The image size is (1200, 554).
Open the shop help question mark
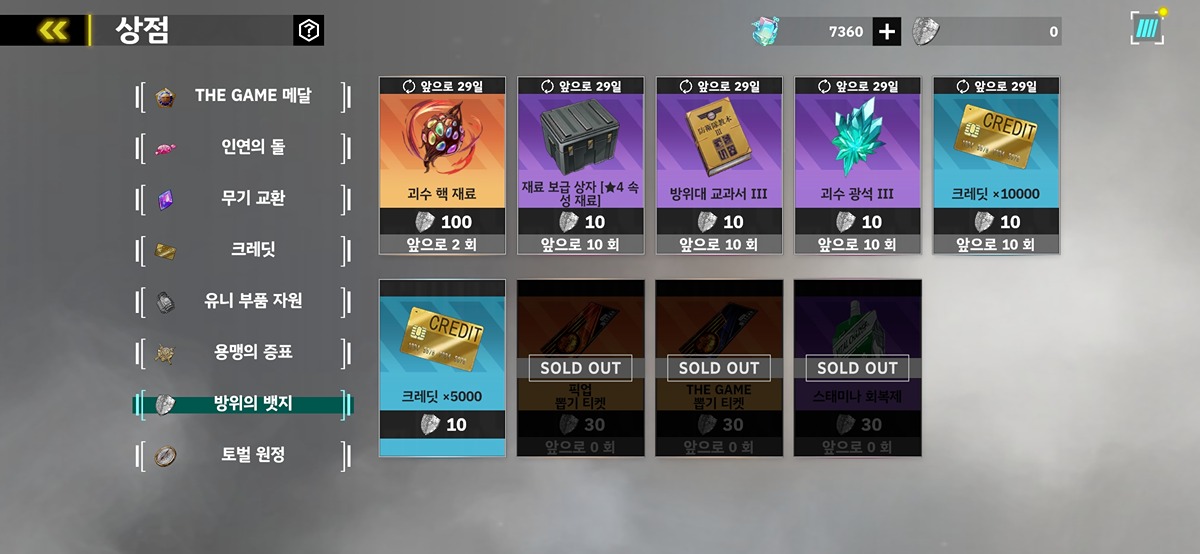click(x=309, y=31)
